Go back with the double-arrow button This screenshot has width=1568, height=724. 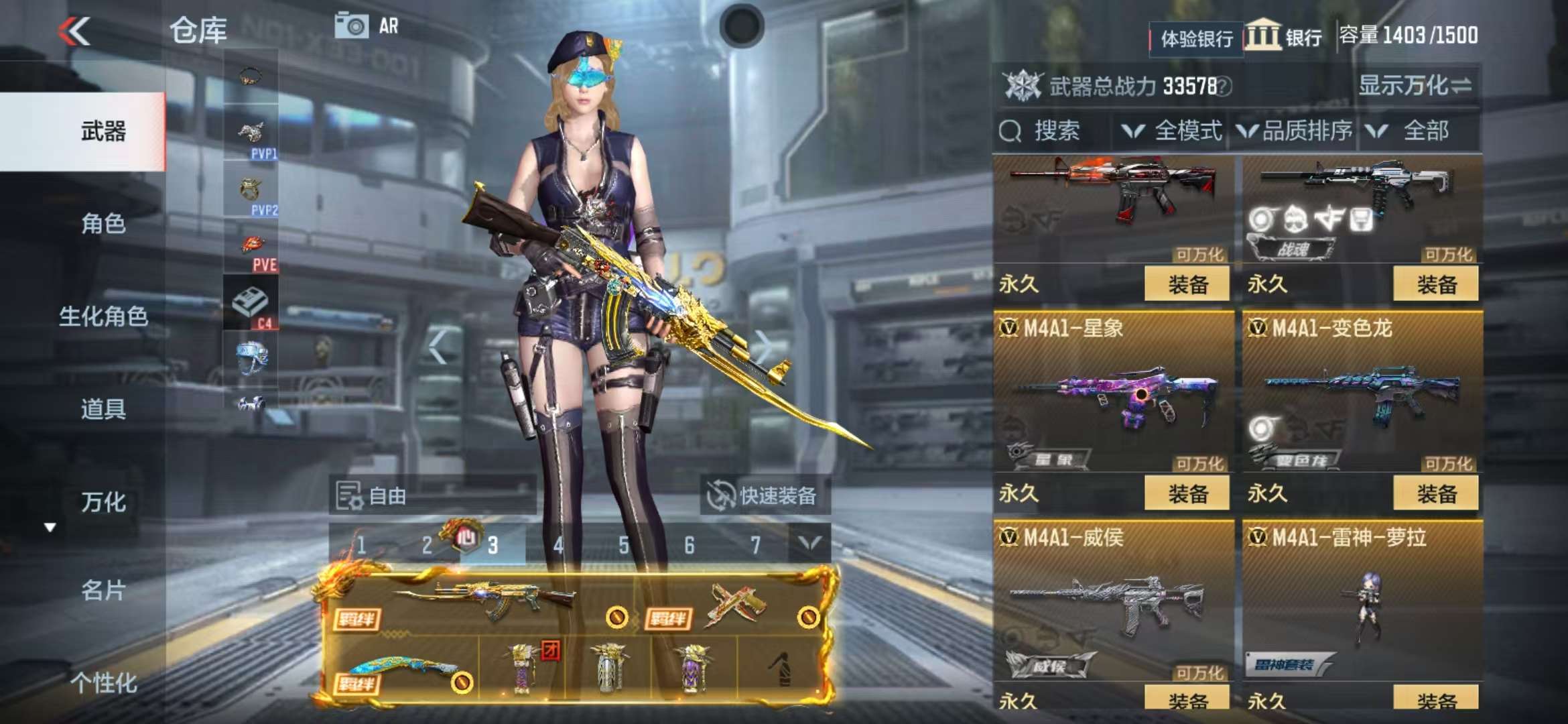pyautogui.click(x=74, y=32)
